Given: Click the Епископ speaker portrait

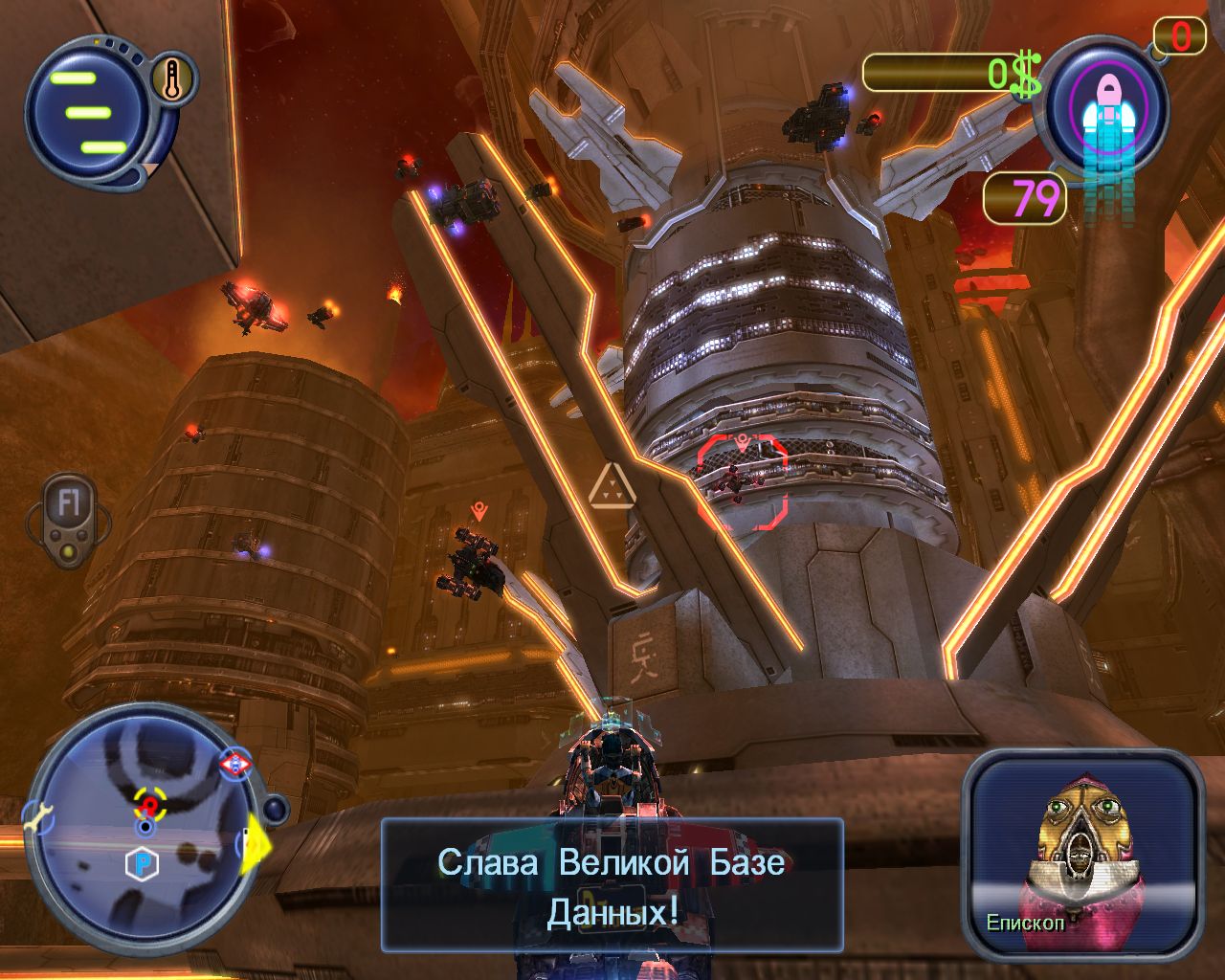Looking at the screenshot, I should [1082, 854].
